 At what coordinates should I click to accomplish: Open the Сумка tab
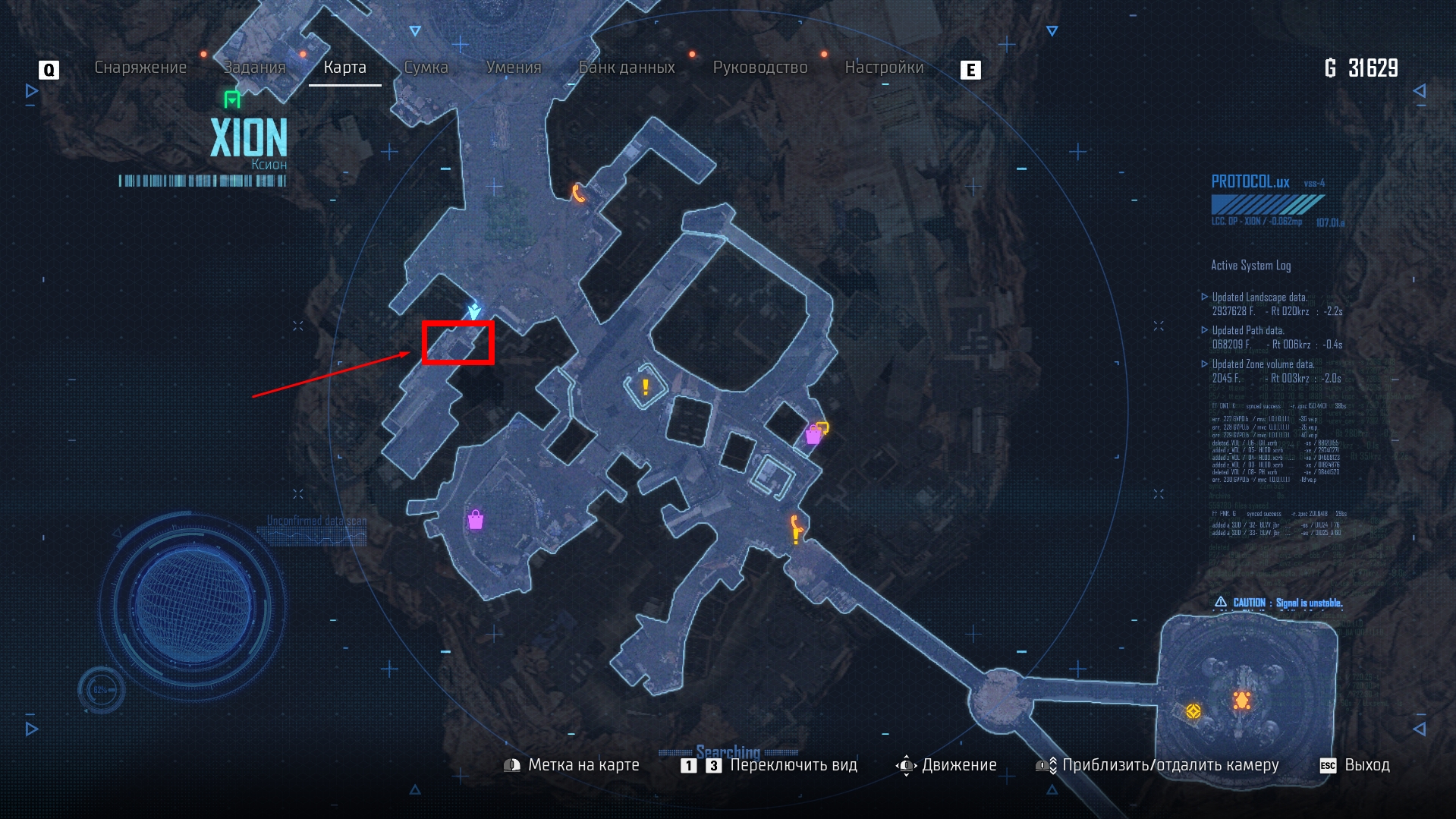426,68
